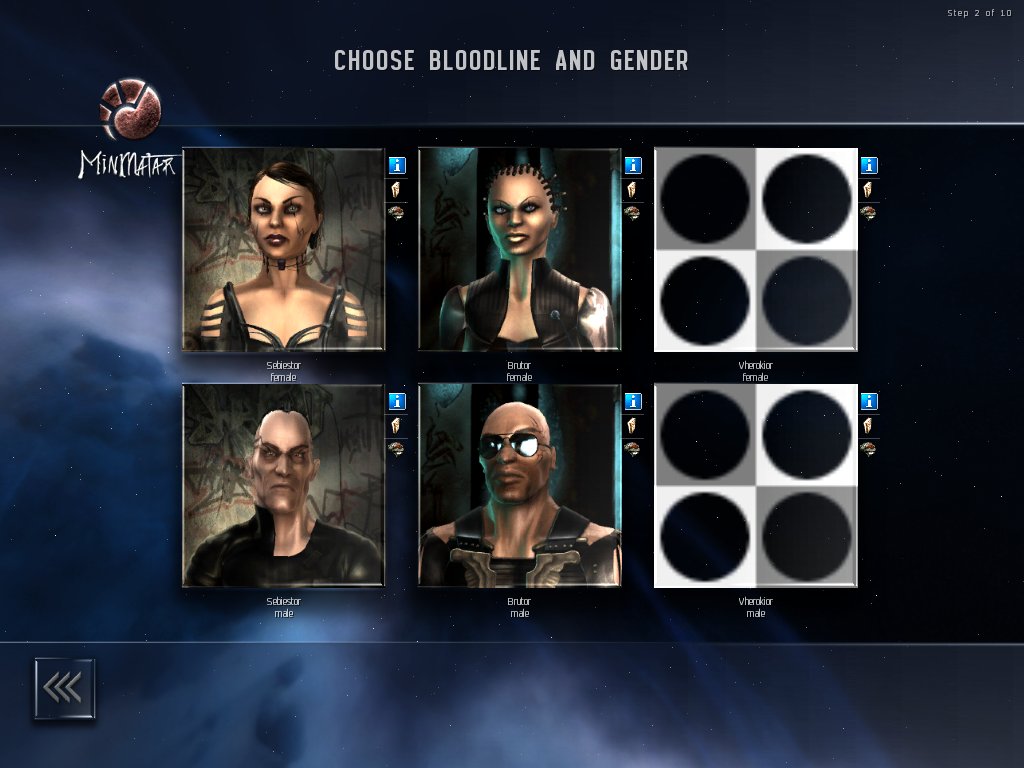
Task: Pick the Vherokior male tile
Action: (755, 486)
